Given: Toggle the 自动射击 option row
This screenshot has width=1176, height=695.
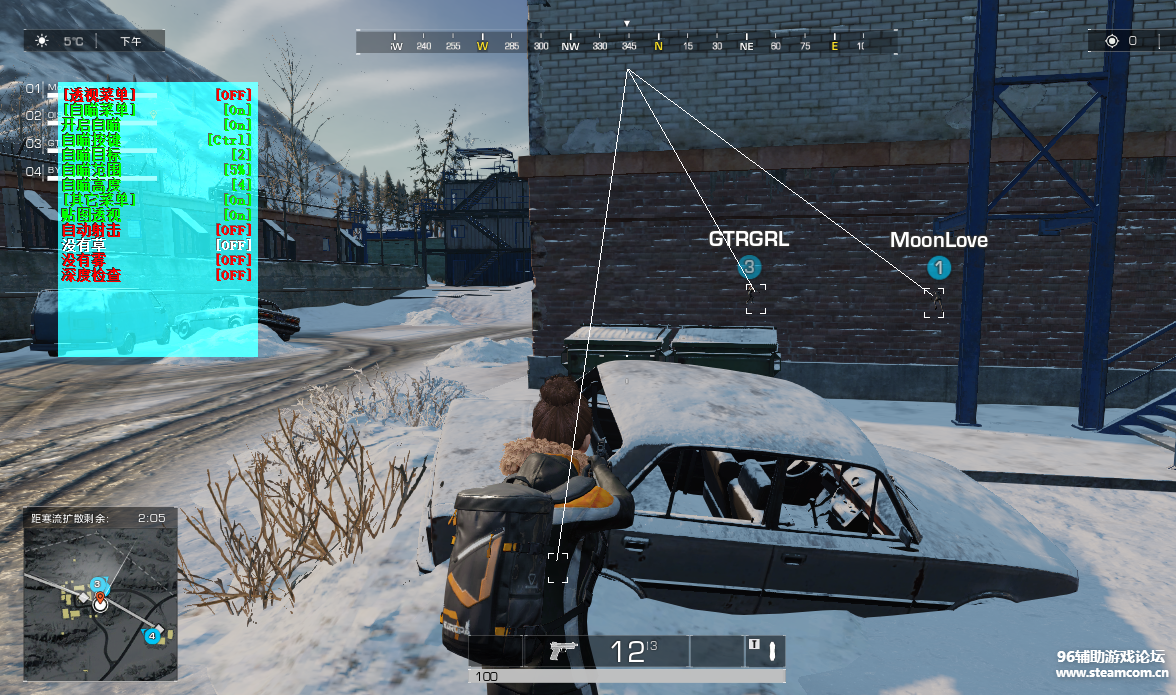Looking at the screenshot, I should (155, 229).
